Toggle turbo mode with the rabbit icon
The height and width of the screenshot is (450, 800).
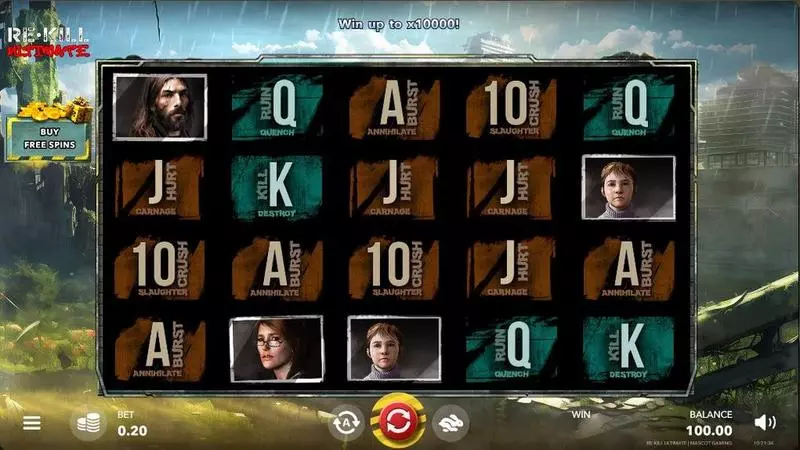(452, 422)
